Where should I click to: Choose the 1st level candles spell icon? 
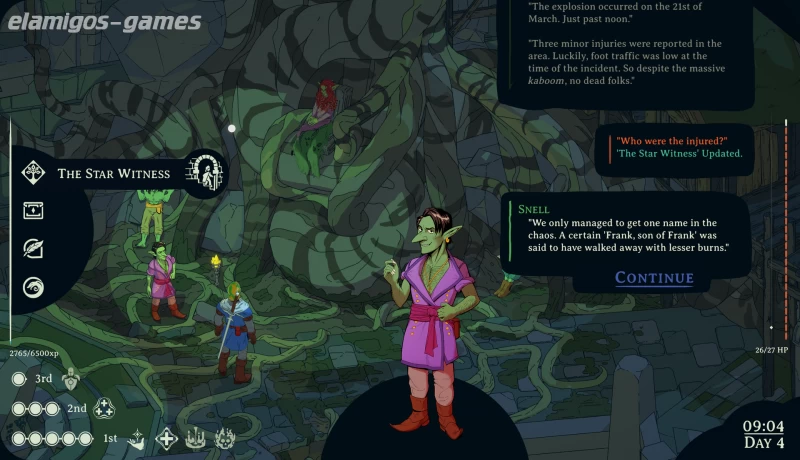pos(196,438)
